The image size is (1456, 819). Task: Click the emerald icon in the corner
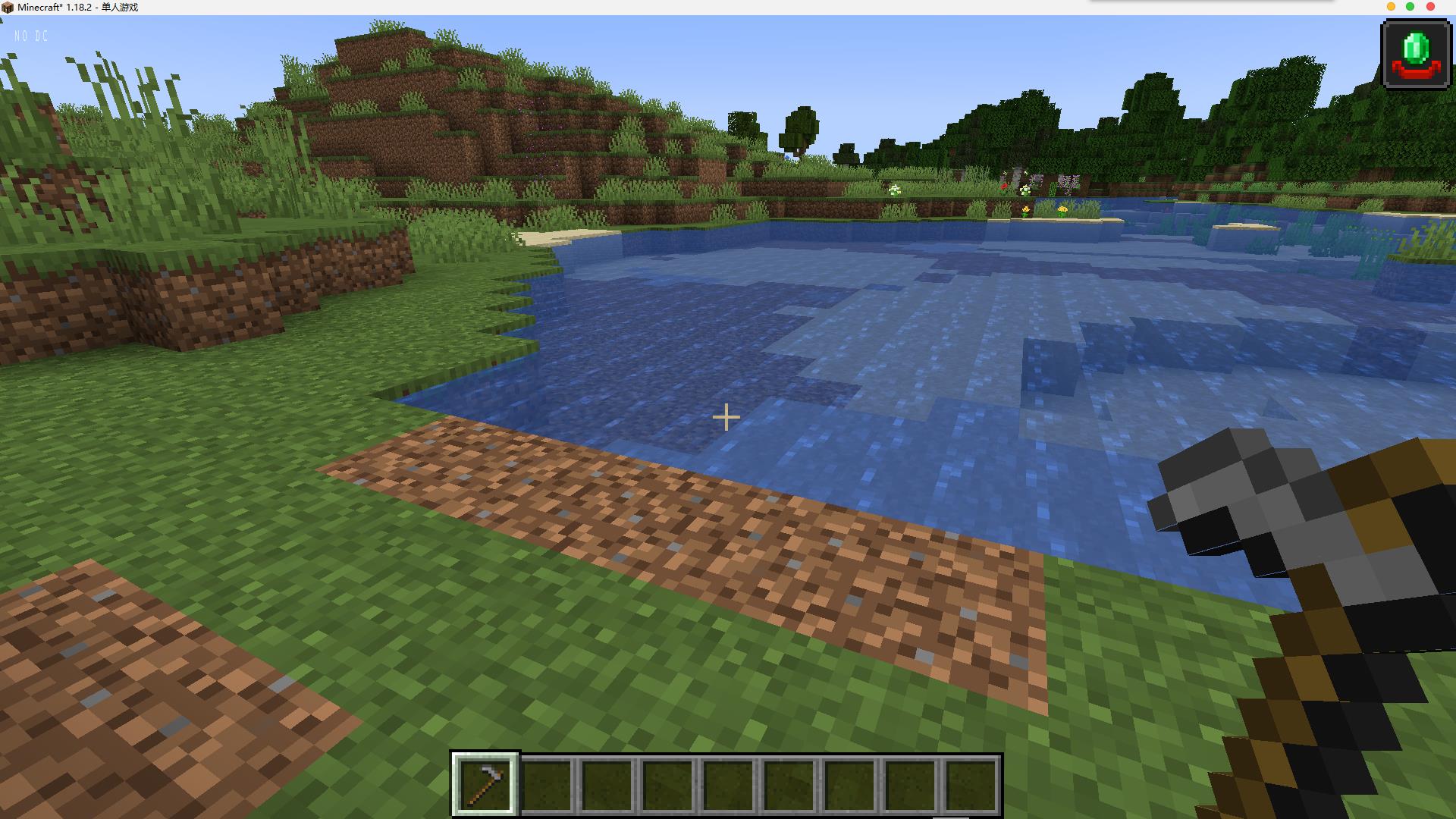pos(1416,55)
